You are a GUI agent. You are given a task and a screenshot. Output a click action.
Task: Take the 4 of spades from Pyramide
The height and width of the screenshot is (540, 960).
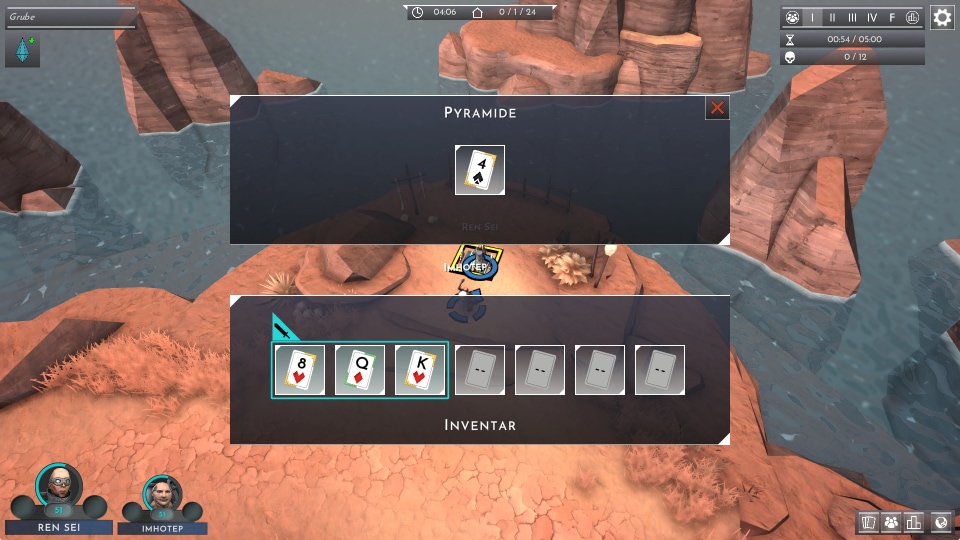[x=480, y=170]
